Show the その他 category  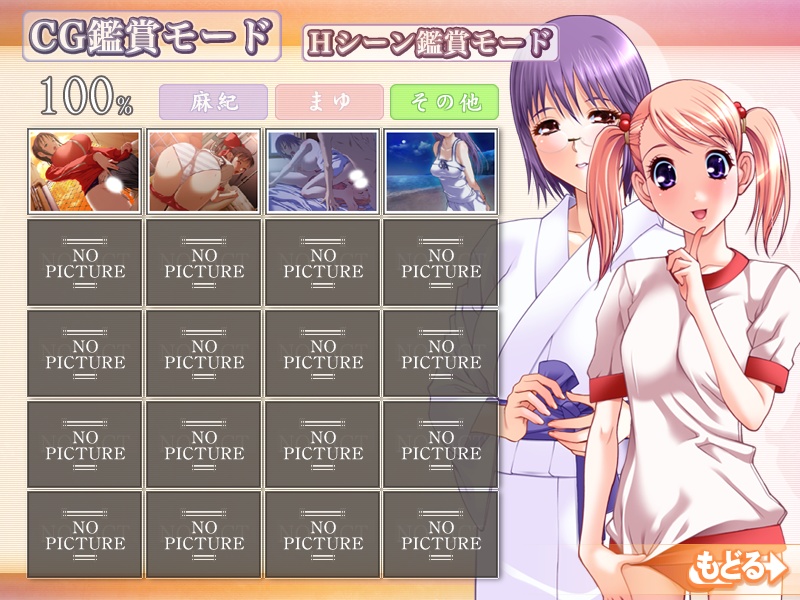pyautogui.click(x=444, y=103)
